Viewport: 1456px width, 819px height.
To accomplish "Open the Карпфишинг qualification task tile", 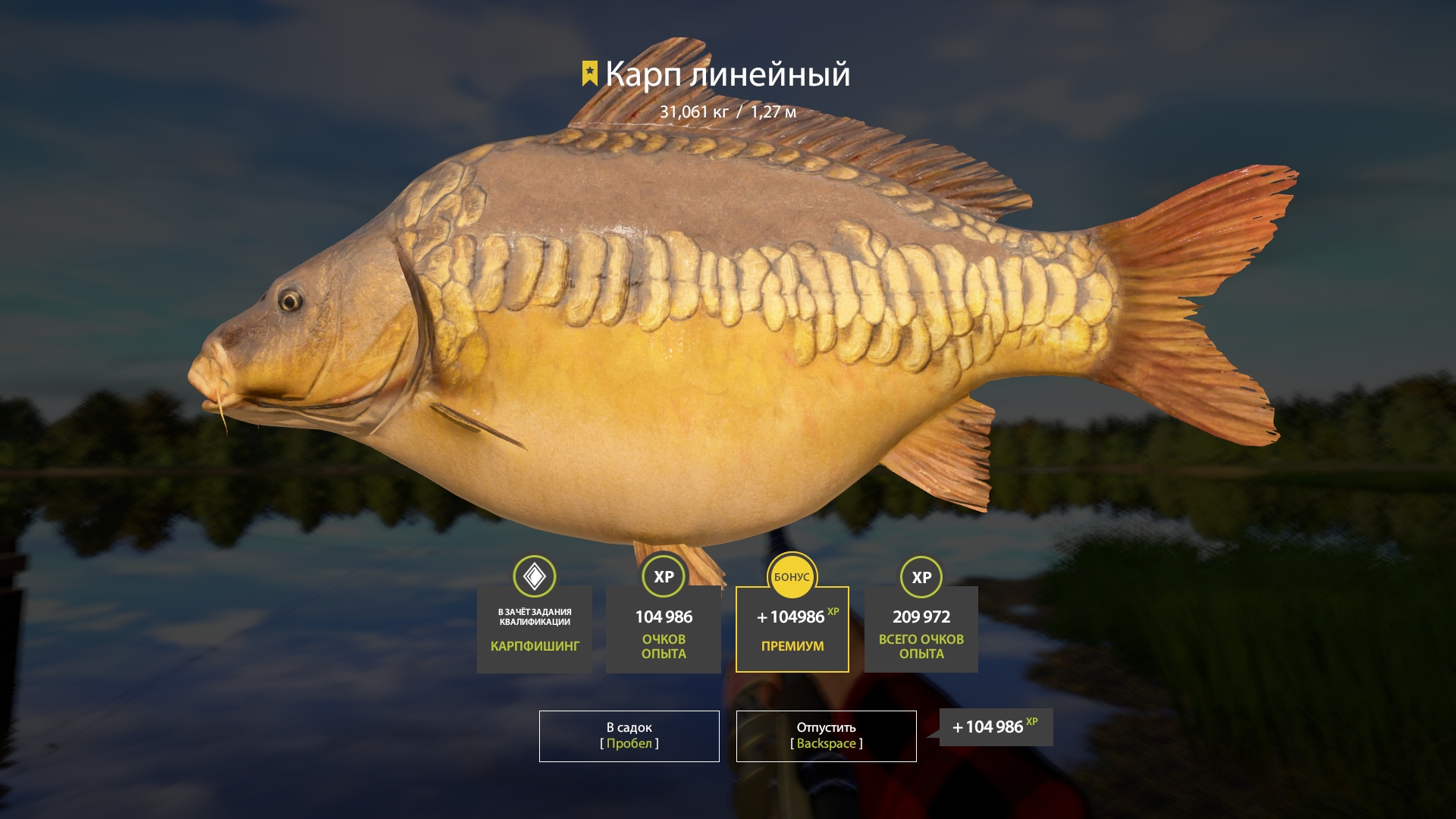I will (x=535, y=629).
